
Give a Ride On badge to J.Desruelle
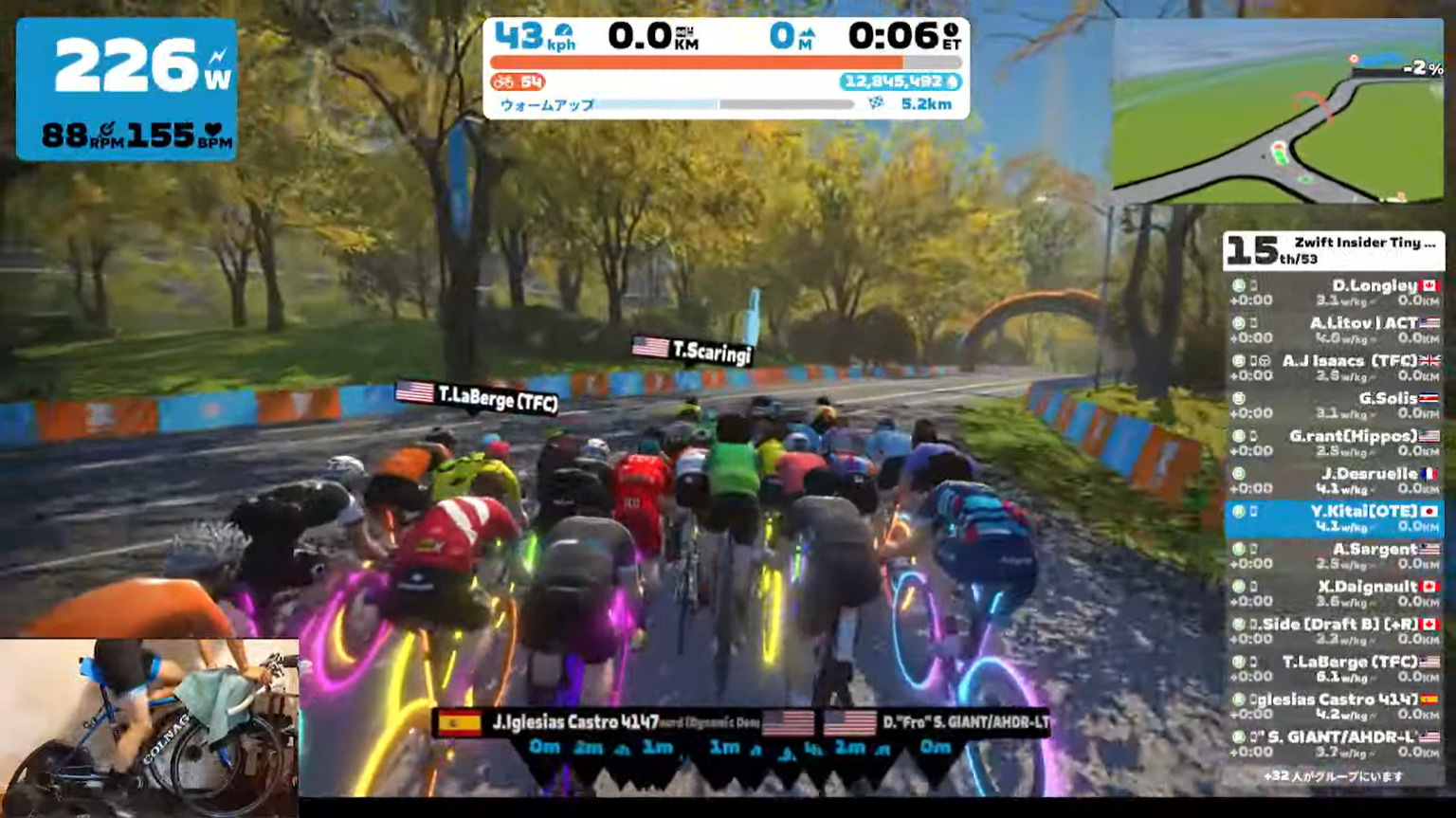tap(1238, 472)
